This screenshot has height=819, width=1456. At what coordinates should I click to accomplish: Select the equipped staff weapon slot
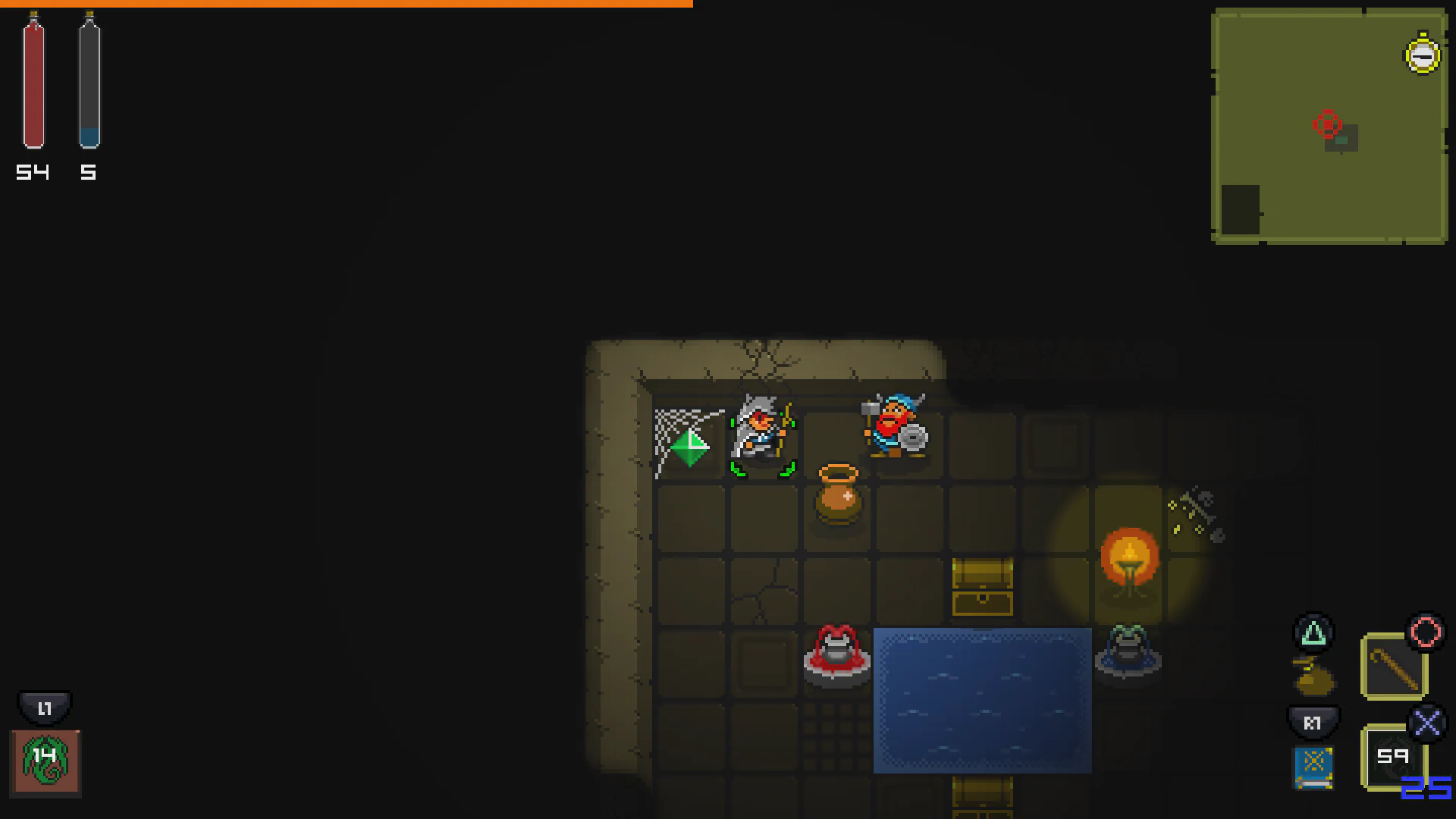[x=1394, y=667]
